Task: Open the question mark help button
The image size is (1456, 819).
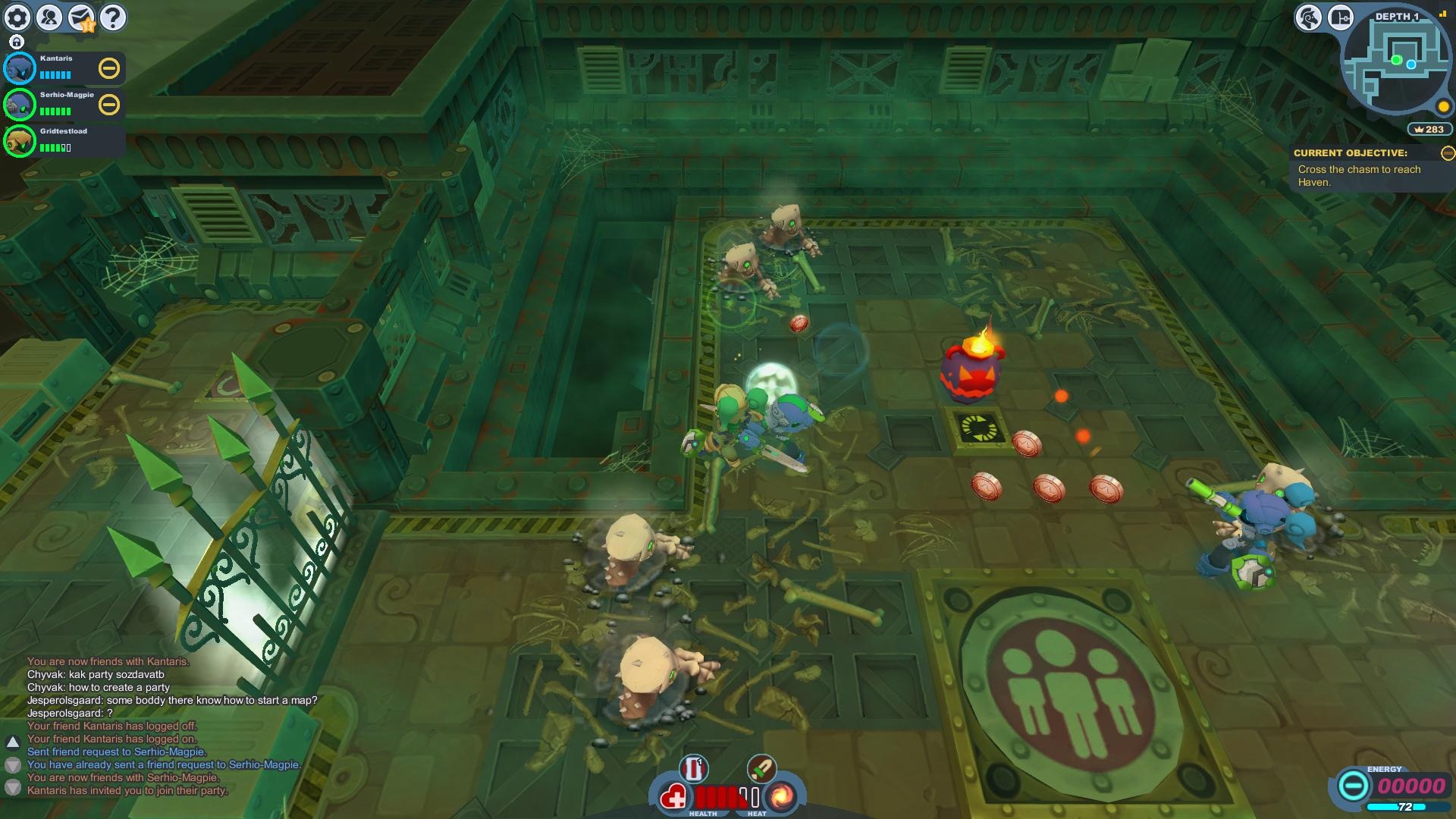Action: pyautogui.click(x=113, y=17)
